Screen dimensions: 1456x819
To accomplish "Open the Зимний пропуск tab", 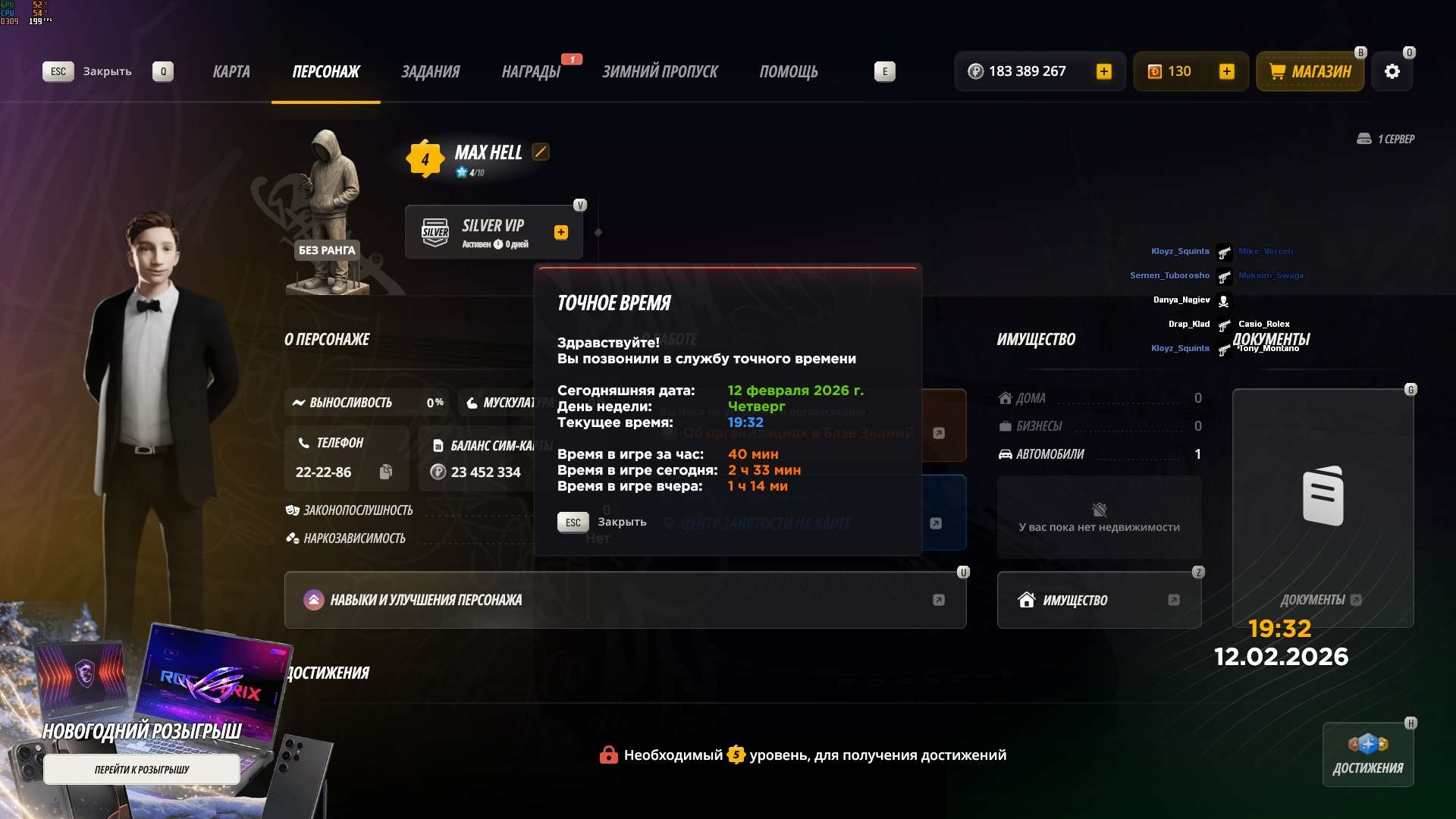I will coord(660,71).
